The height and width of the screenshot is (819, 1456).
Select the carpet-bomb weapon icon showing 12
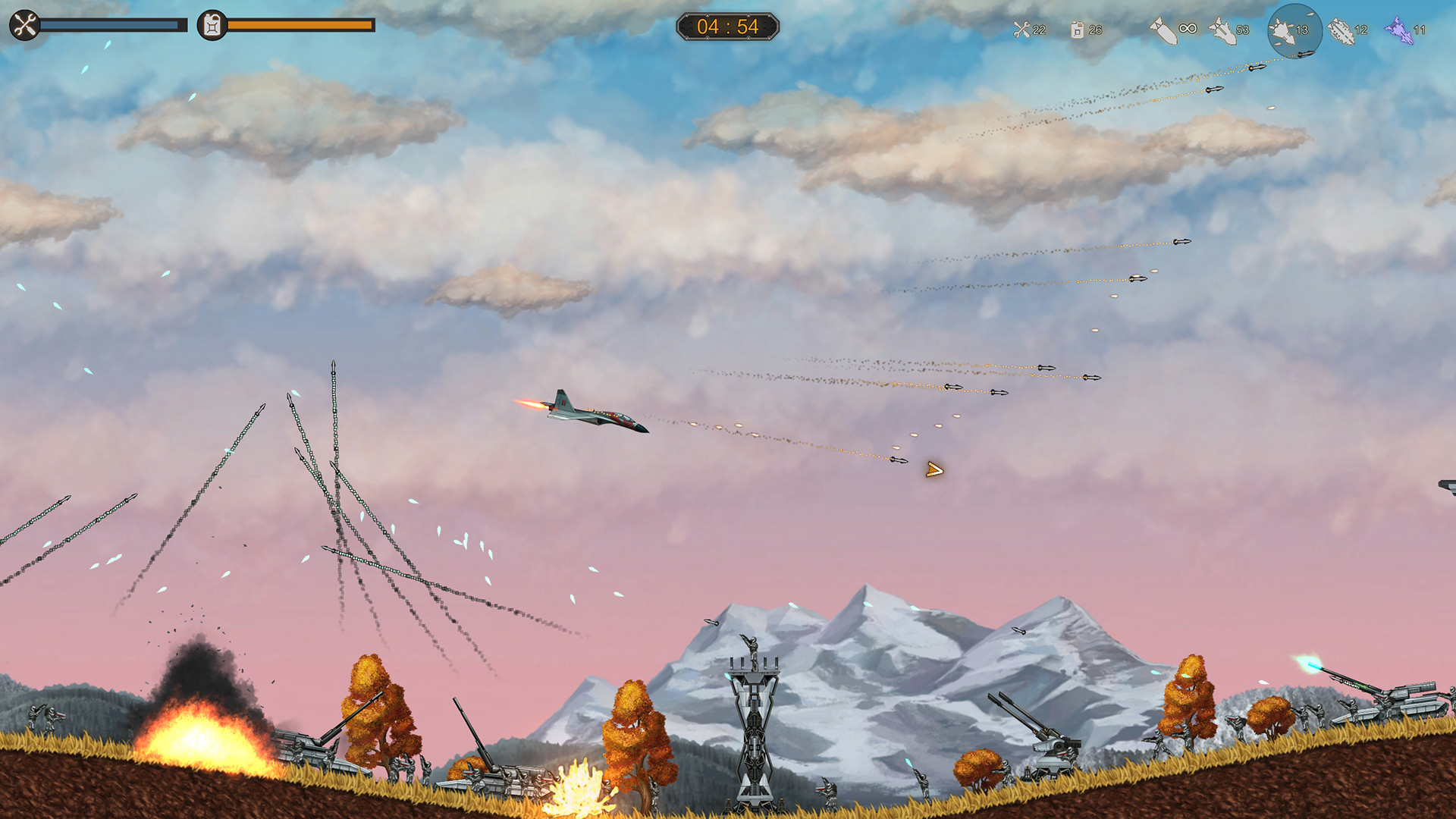click(1342, 29)
